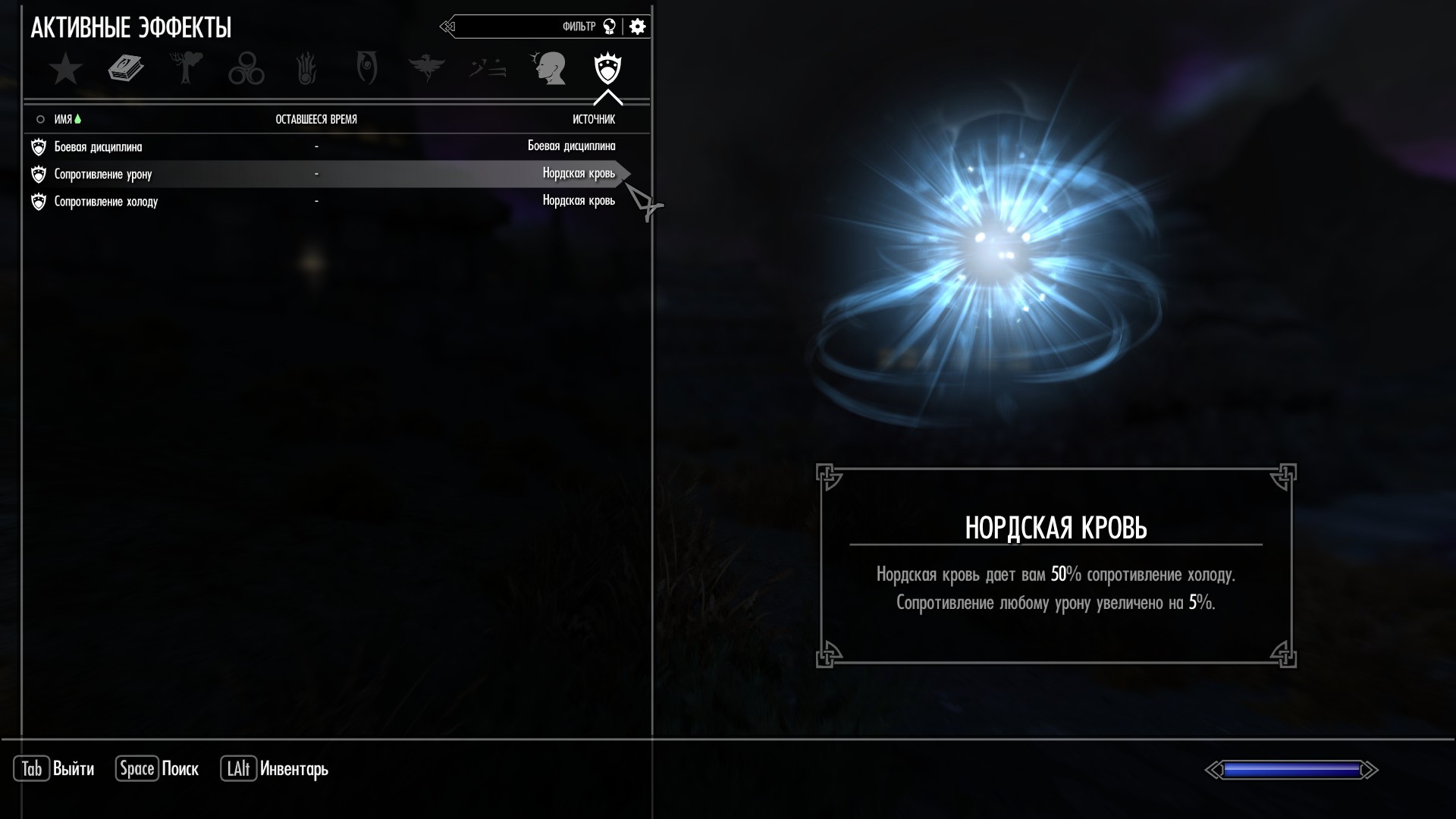This screenshot has width=1456, height=819.
Task: Open the Alteration category tree icon
Action: [x=187, y=69]
